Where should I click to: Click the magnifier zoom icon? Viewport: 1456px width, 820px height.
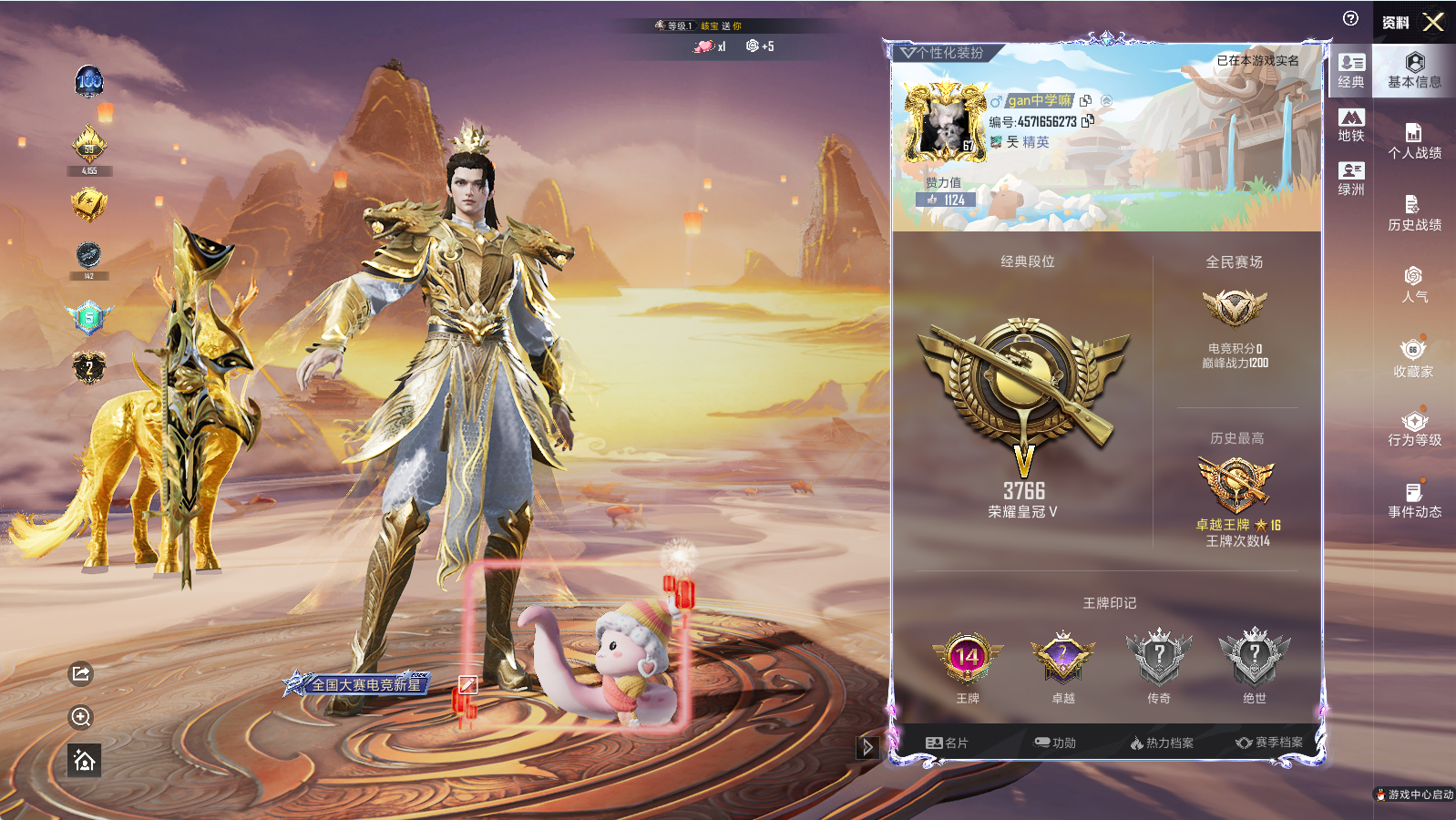pos(81,717)
